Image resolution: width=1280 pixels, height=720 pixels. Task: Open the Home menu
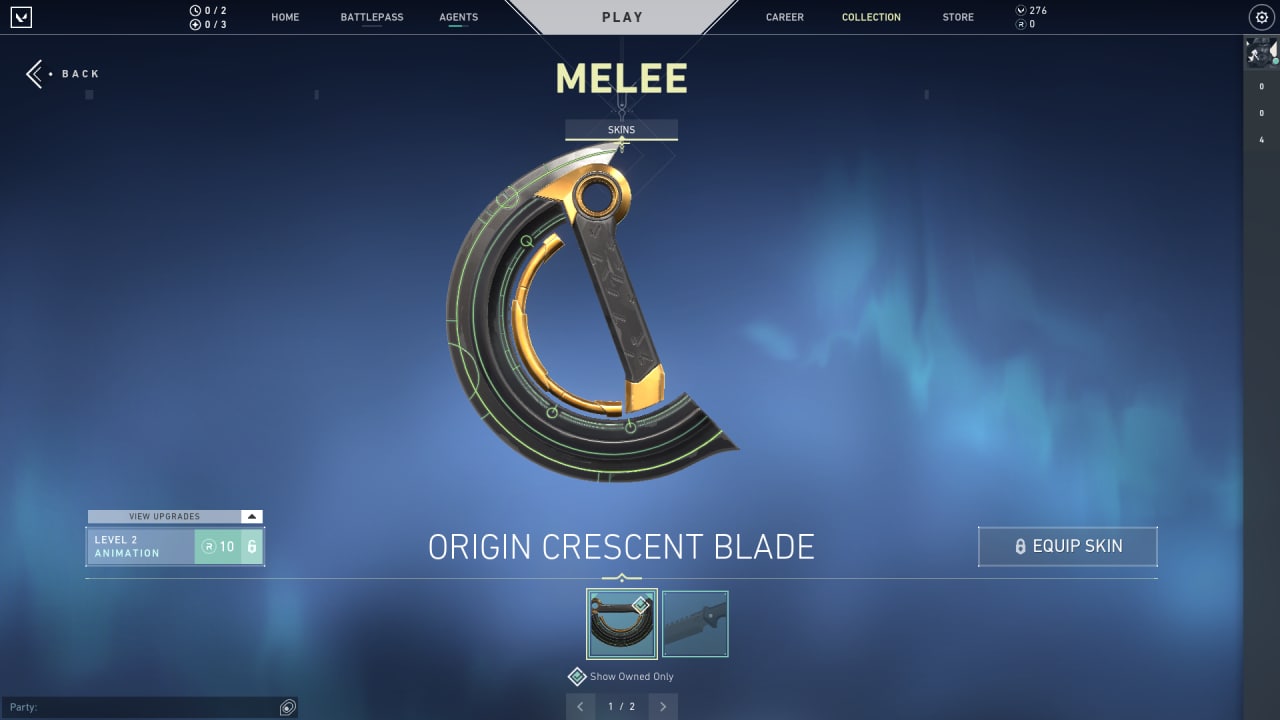coord(285,17)
